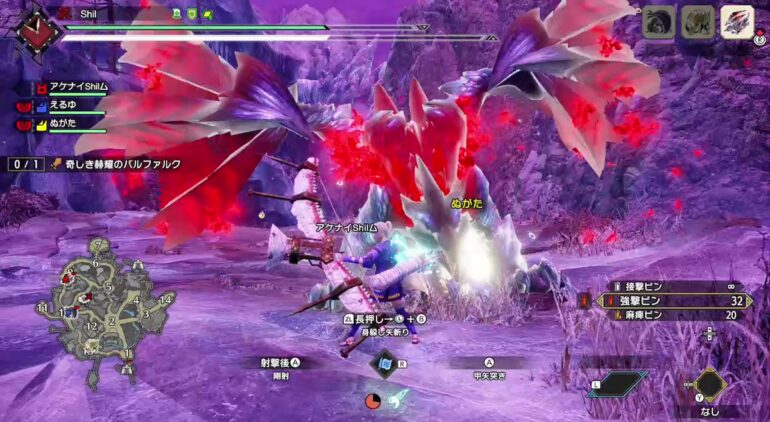Select the middle monster target icon
Image resolution: width=770 pixels, height=422 pixels.
(697, 22)
